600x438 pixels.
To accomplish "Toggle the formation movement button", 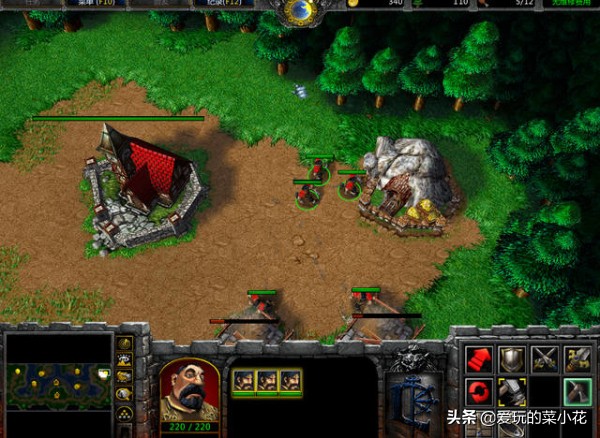I will click(125, 411).
